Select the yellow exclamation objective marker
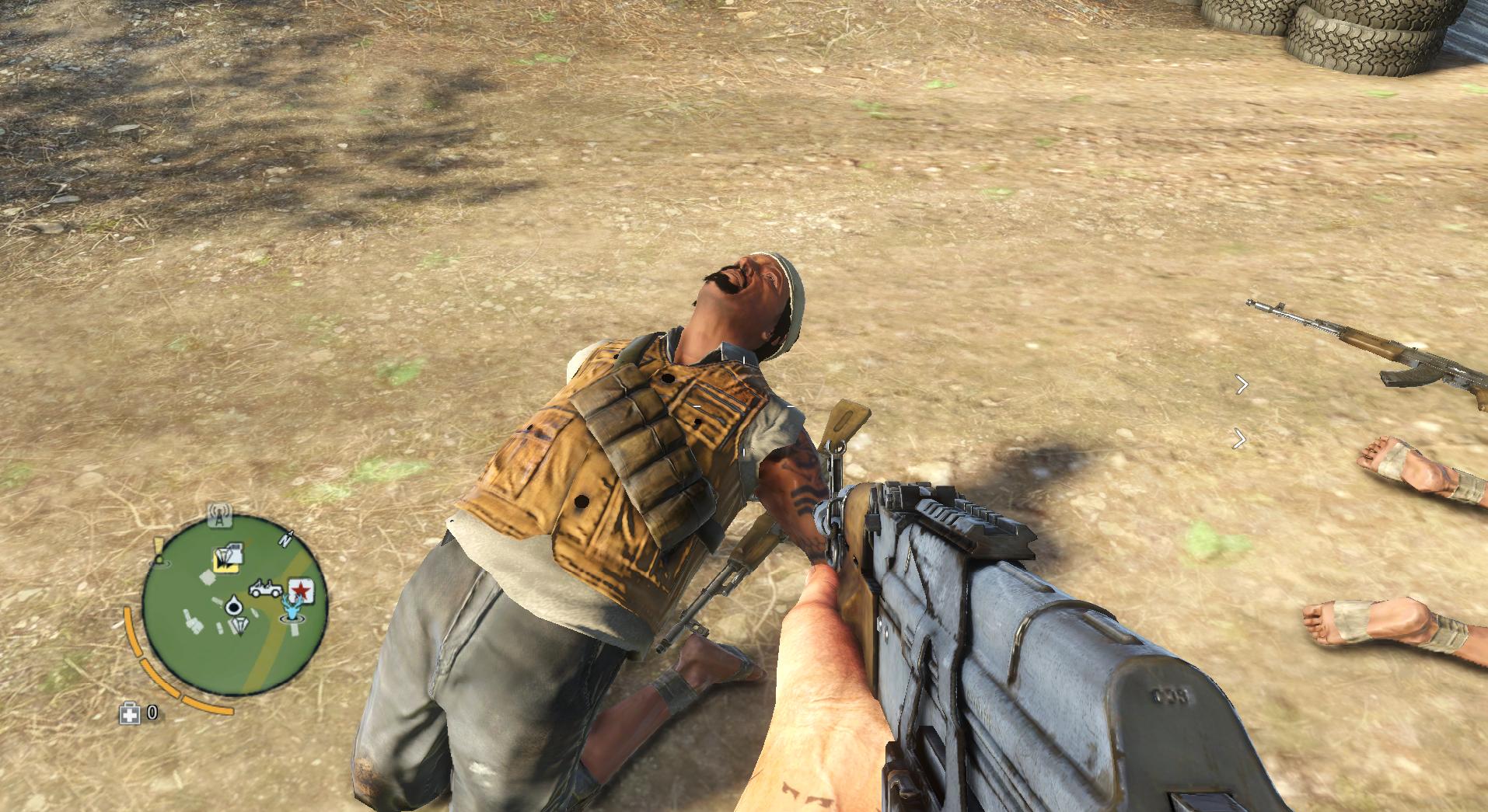 point(159,549)
